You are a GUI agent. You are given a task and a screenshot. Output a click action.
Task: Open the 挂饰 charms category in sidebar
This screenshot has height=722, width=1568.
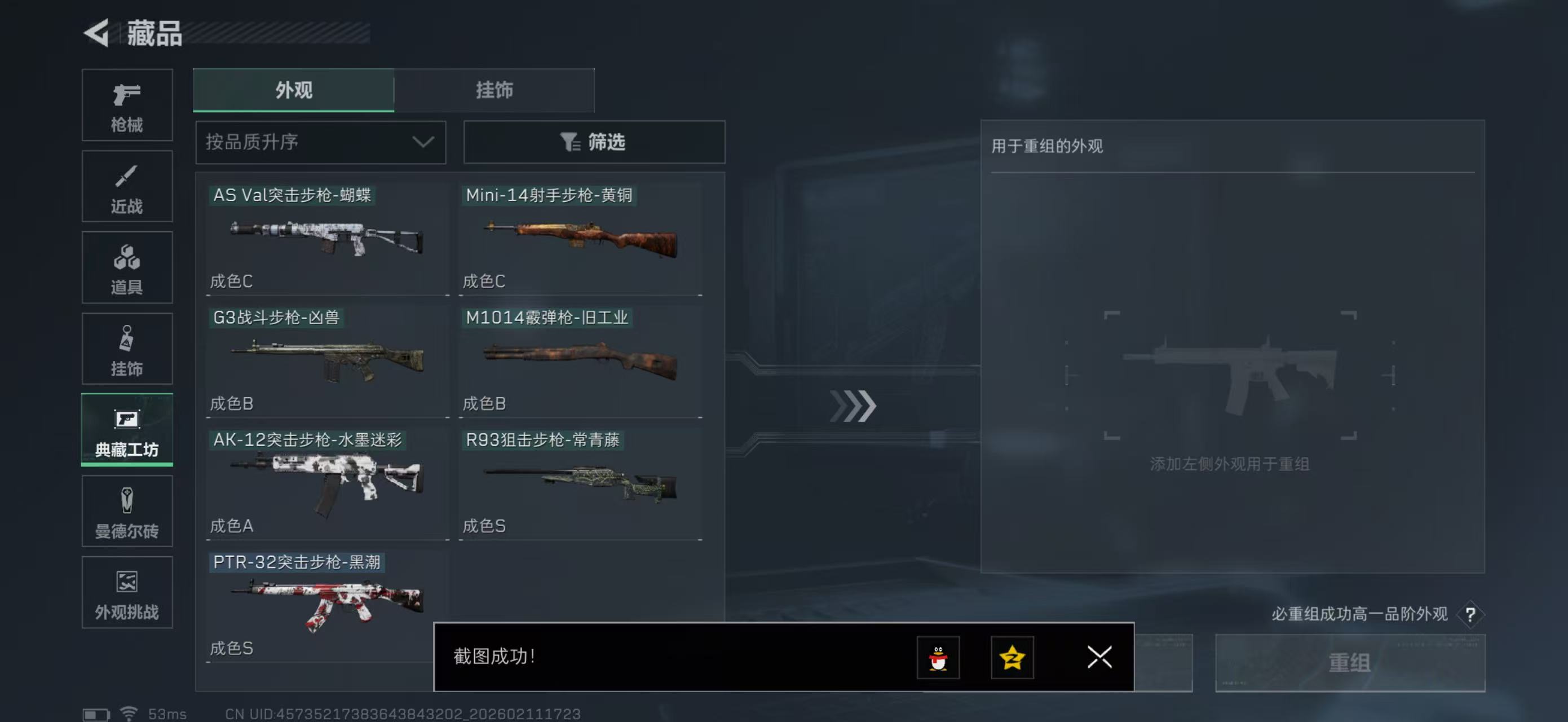[127, 349]
